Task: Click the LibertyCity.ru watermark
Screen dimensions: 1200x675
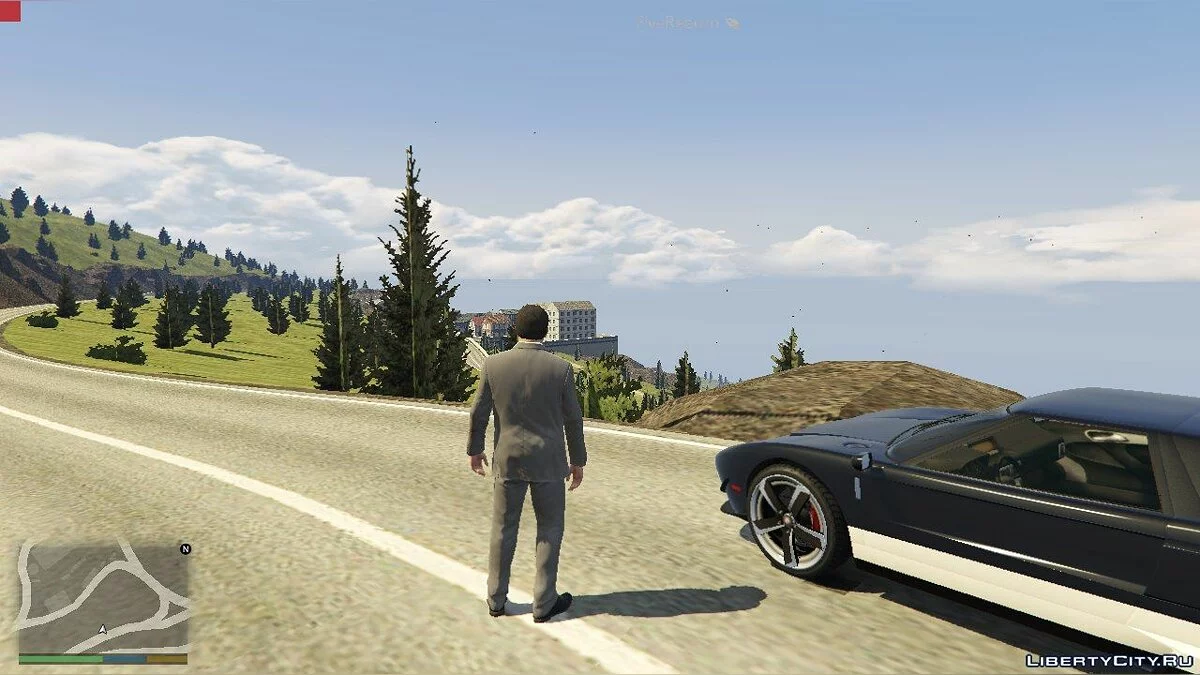Action: 1108,660
